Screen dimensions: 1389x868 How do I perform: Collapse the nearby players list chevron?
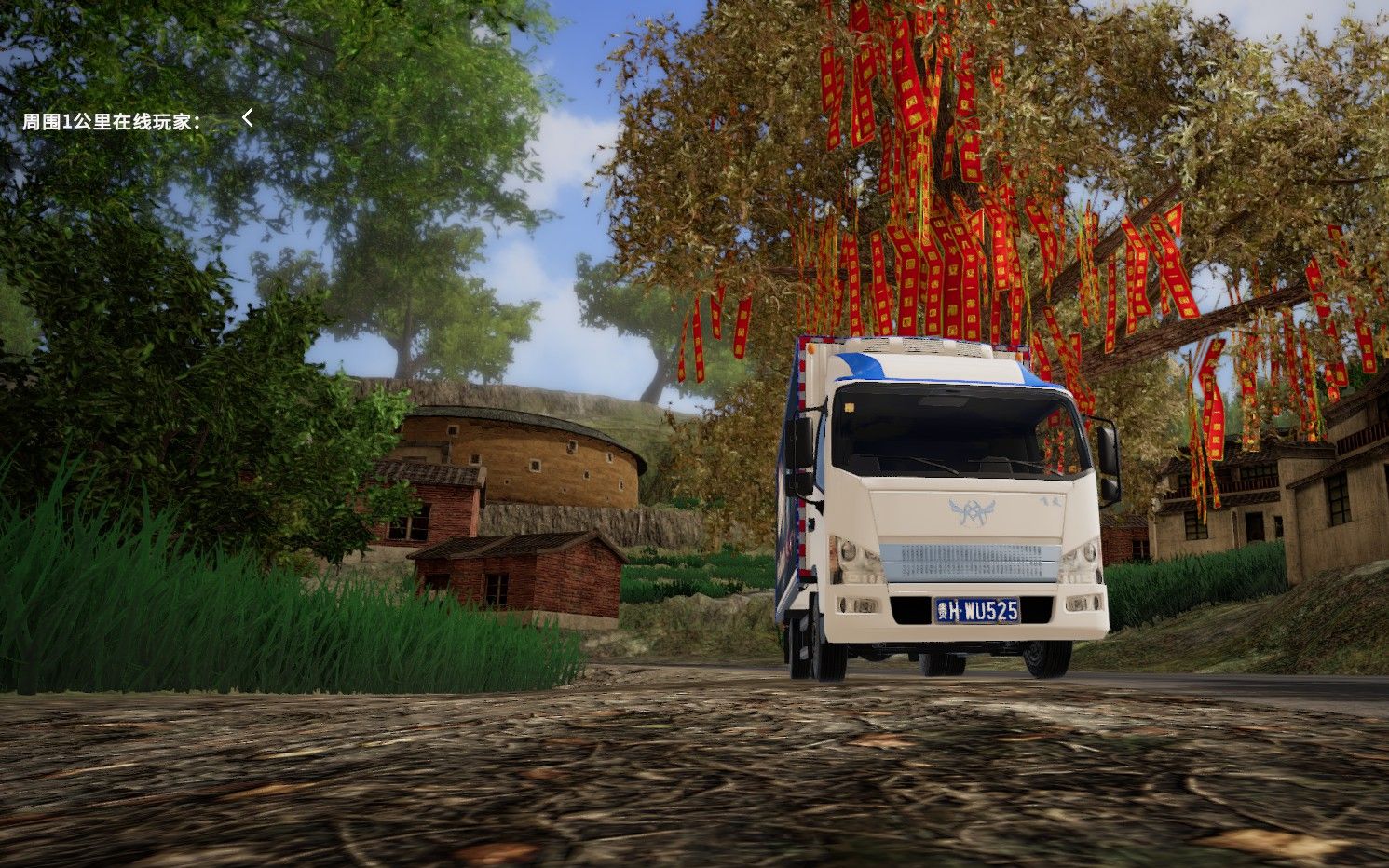pos(248,118)
